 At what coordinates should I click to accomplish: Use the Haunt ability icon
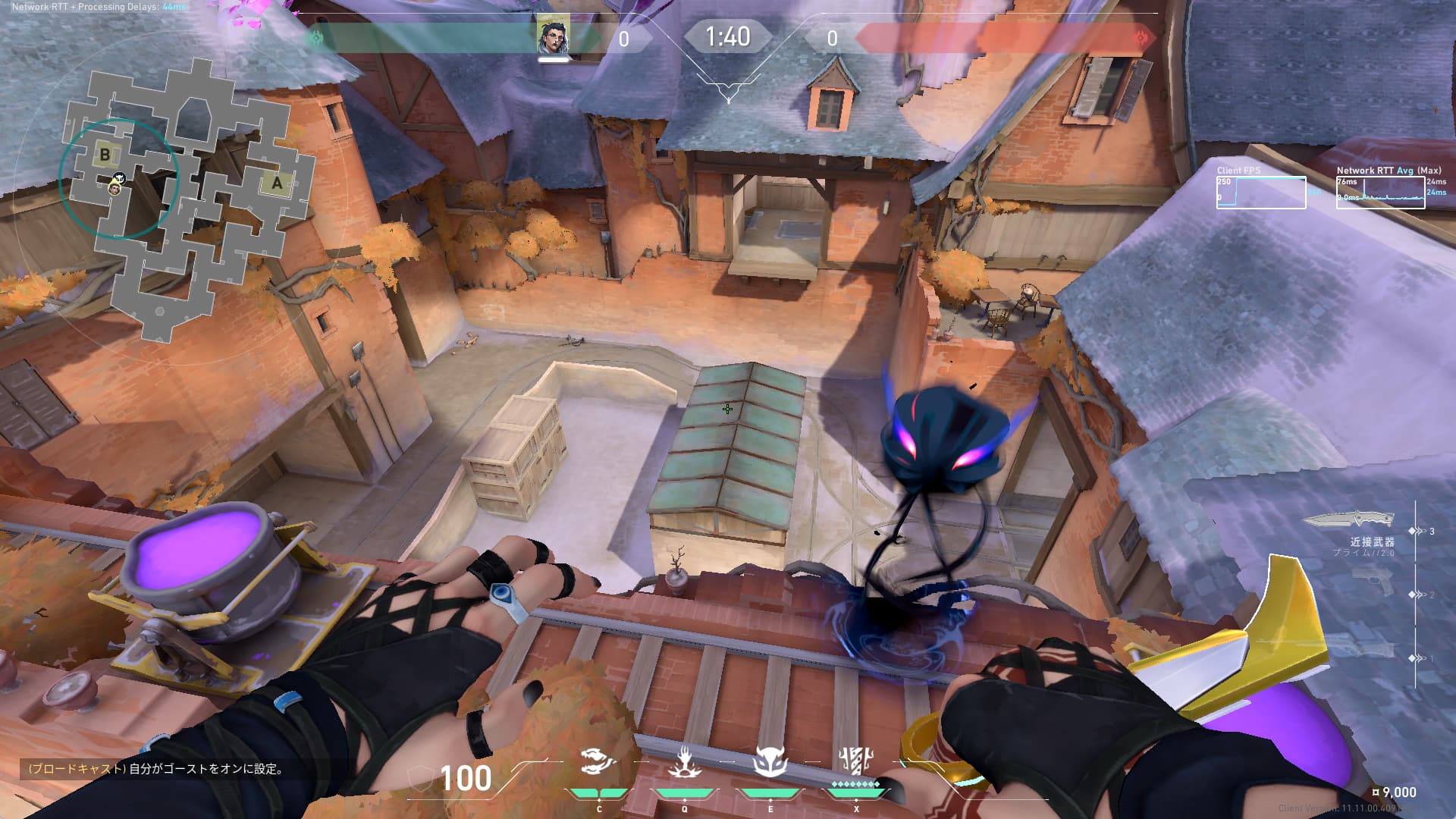tap(770, 762)
